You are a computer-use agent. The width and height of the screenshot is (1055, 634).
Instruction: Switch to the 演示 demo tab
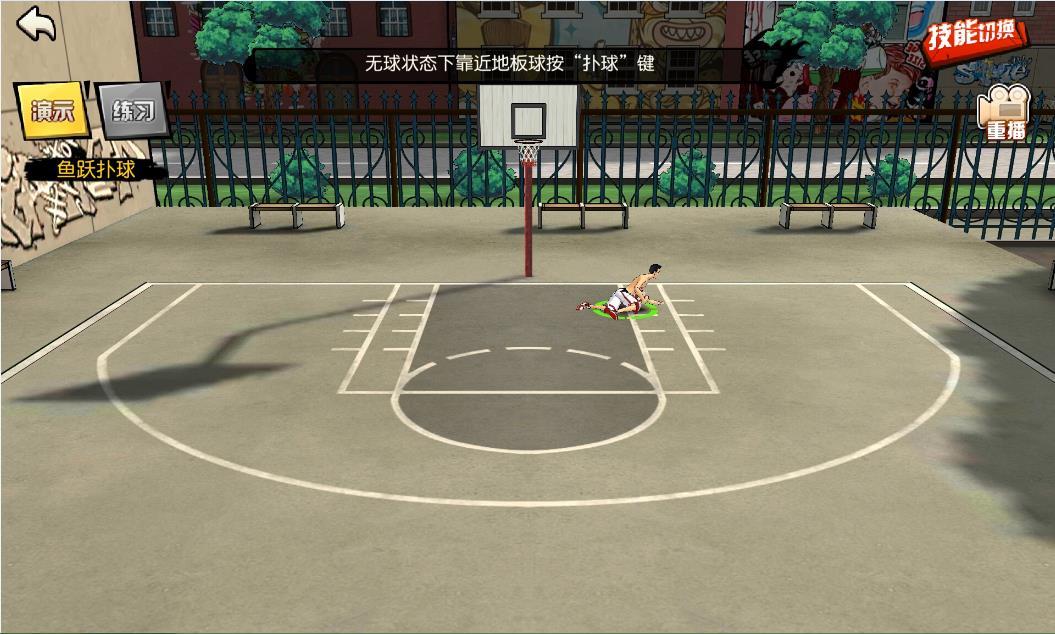[53, 111]
